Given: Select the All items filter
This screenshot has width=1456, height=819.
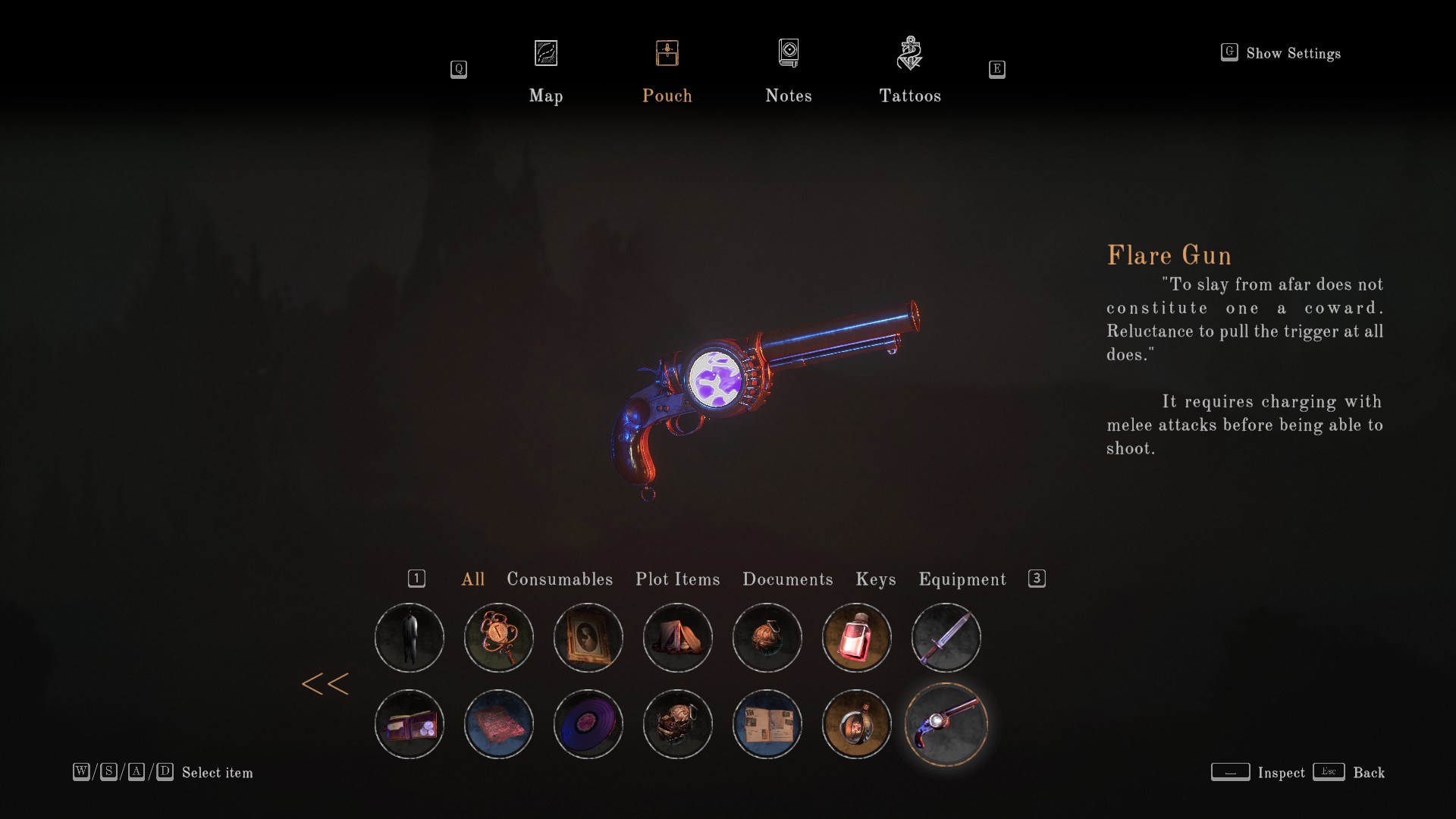Looking at the screenshot, I should coord(473,579).
